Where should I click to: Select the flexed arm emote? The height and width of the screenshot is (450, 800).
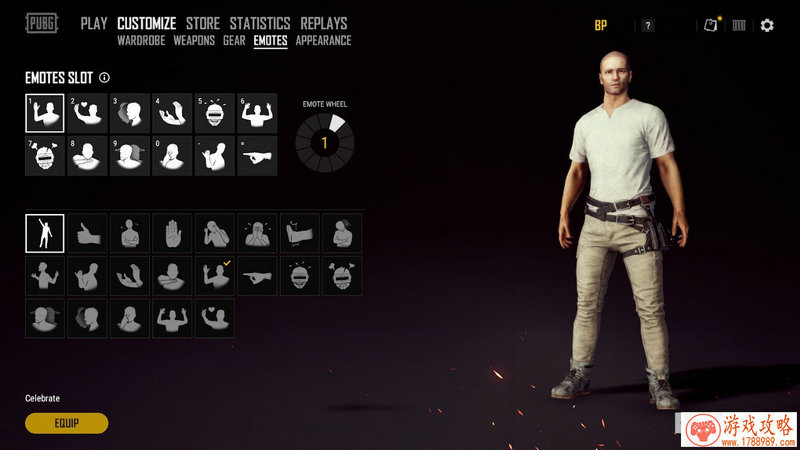pos(300,233)
